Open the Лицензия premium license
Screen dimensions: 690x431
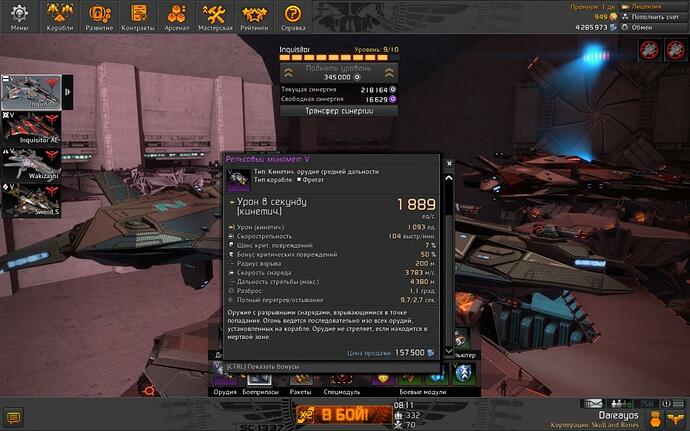[x=657, y=6]
